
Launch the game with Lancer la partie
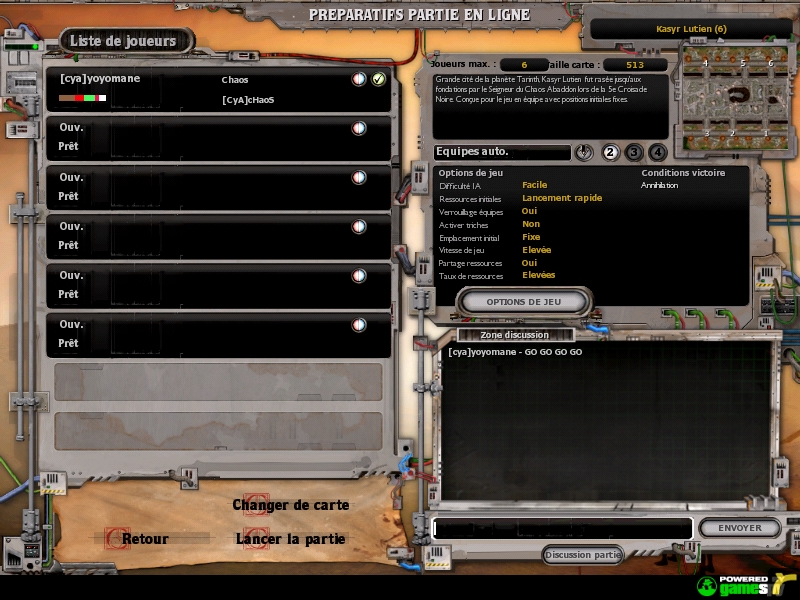tap(290, 539)
